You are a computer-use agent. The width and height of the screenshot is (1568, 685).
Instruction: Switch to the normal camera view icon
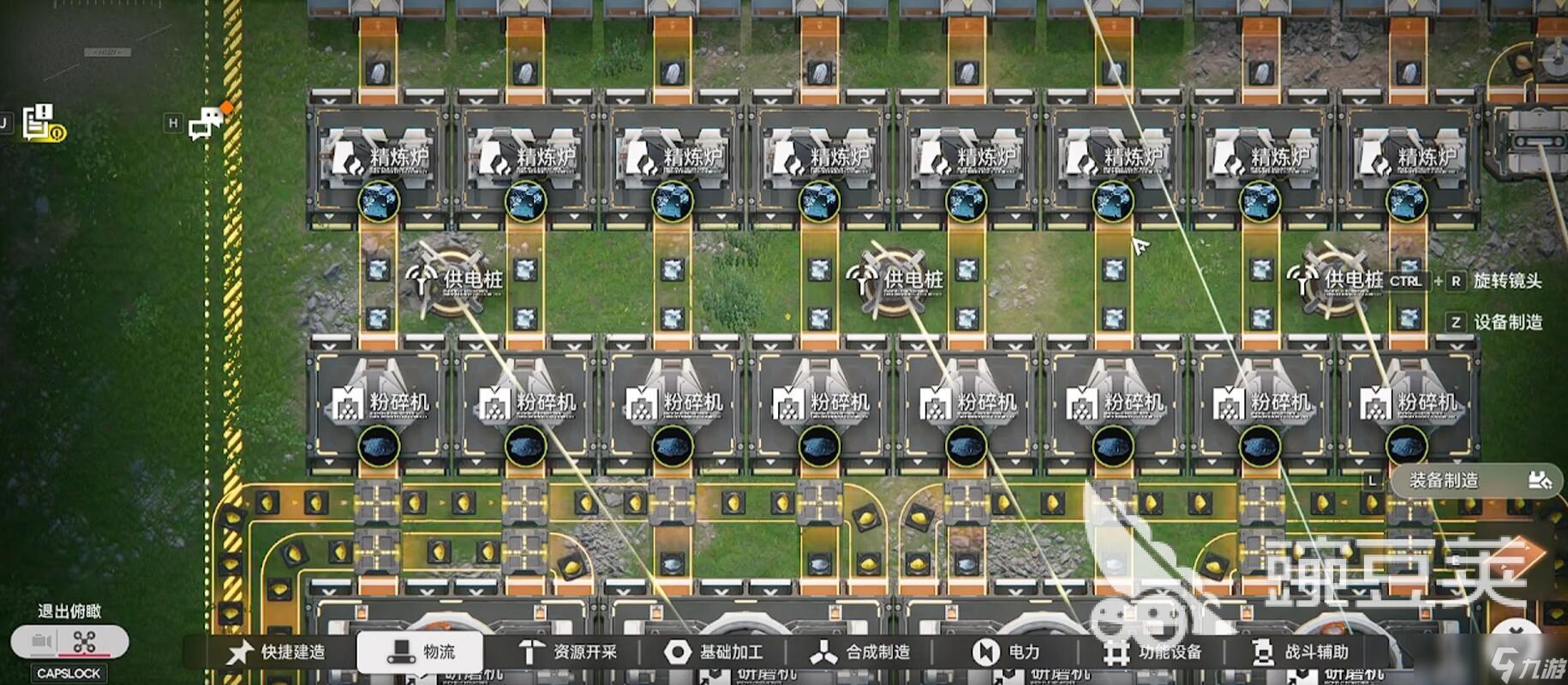[x=42, y=641]
